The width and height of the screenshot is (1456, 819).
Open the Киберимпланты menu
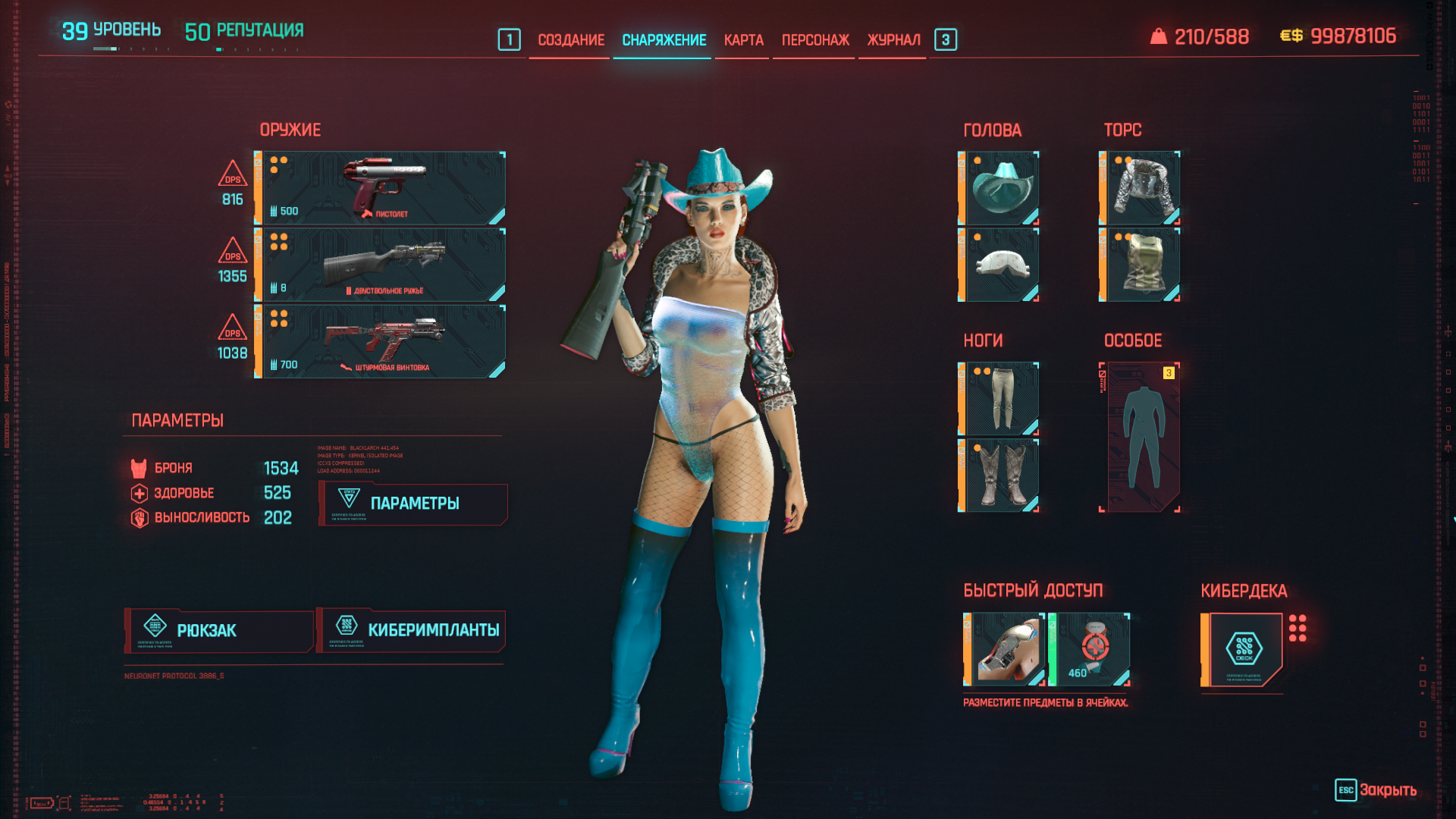pos(412,631)
